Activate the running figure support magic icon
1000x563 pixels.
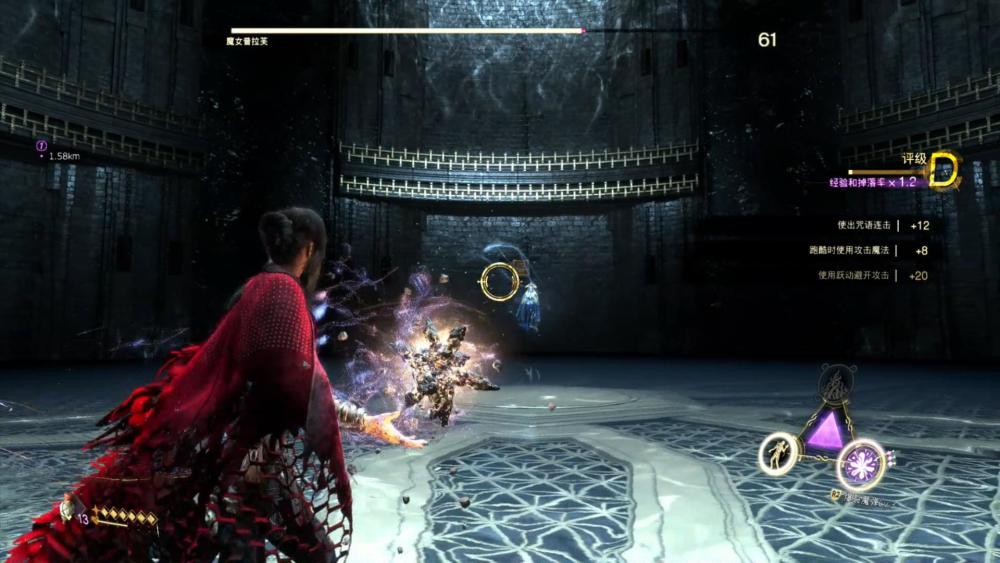click(x=777, y=453)
